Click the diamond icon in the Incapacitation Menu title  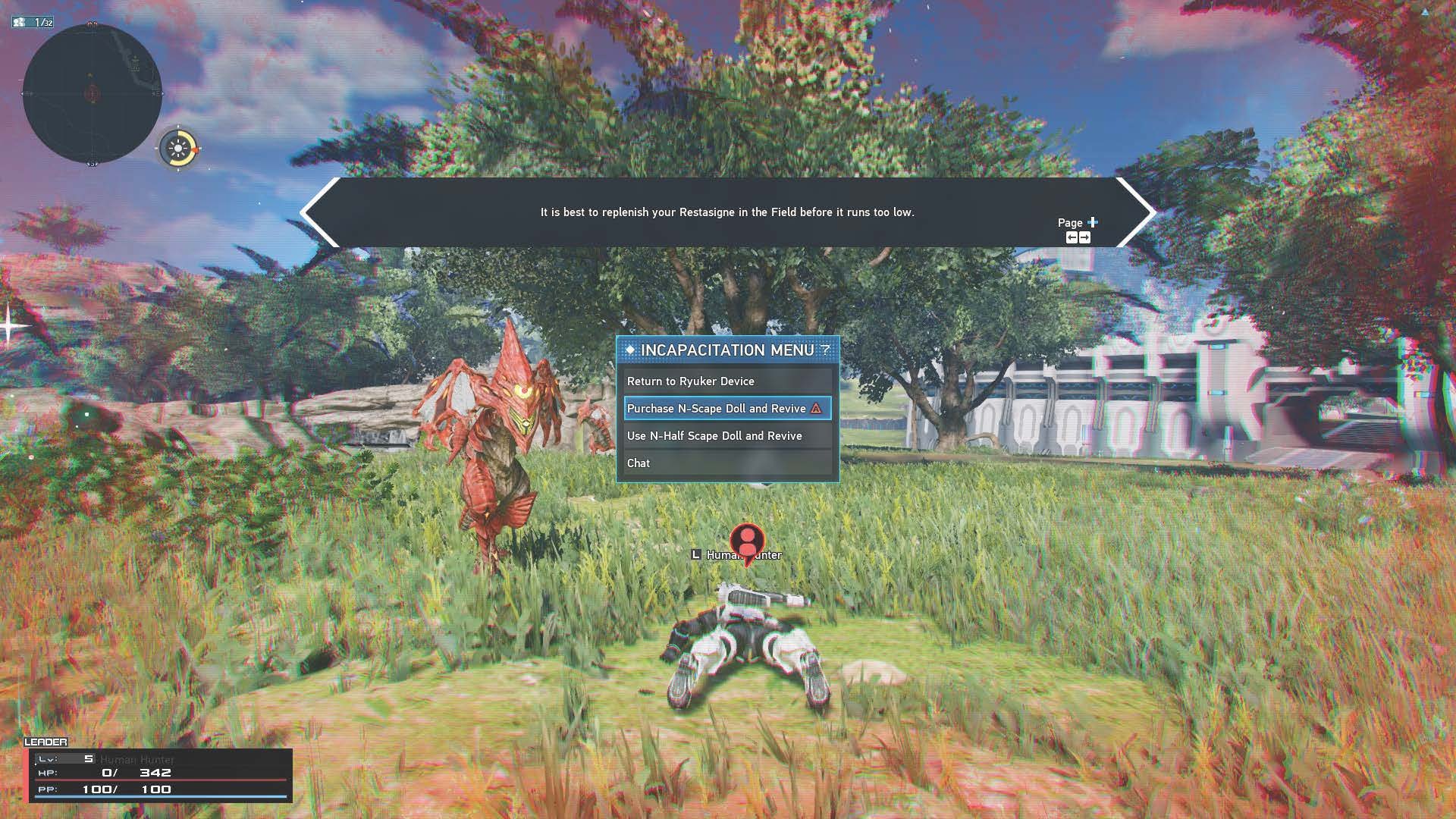tap(630, 350)
